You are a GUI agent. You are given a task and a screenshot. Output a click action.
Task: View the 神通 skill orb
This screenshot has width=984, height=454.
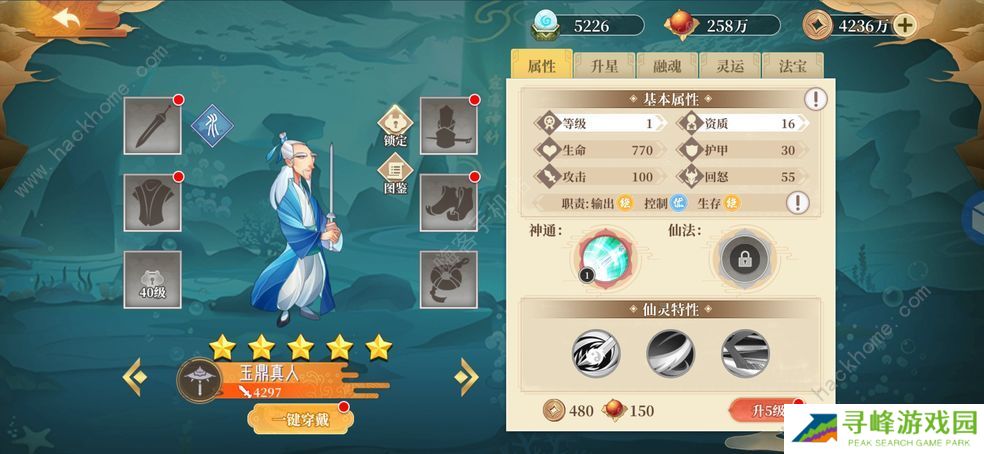pos(605,257)
